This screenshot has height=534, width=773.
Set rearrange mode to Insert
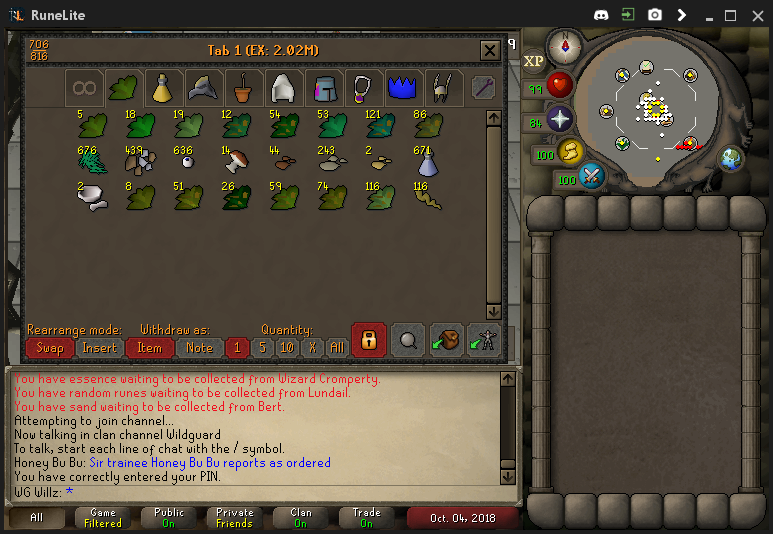(100, 347)
